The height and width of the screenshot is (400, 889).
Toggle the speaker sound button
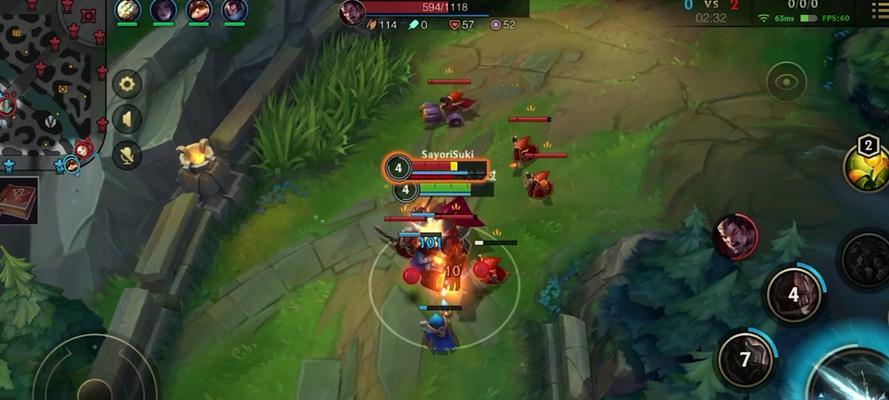coord(127,119)
